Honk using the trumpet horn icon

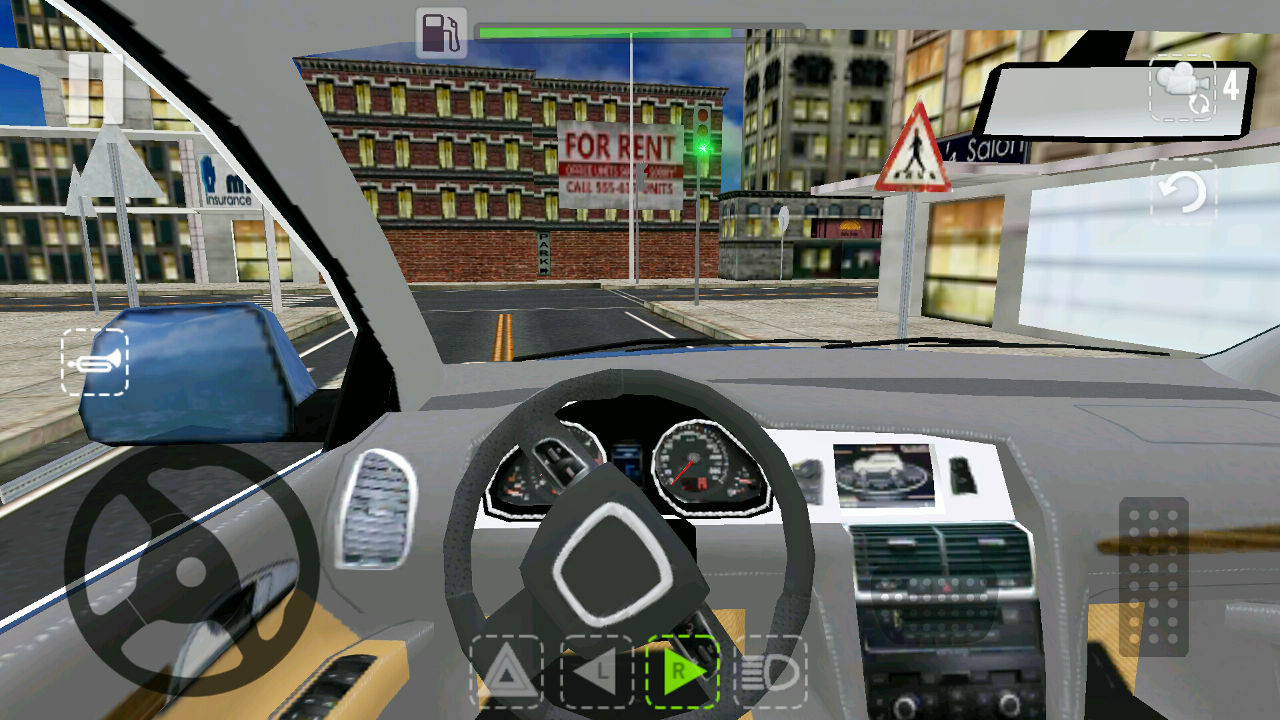[97, 361]
